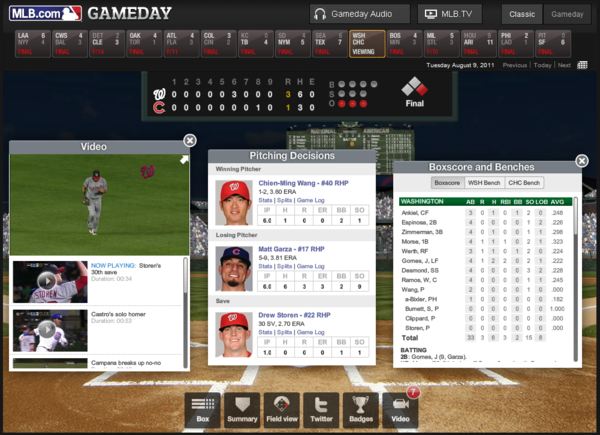Viewport: 600px width, 435px height.
Task: Show the game Summary
Action: pyautogui.click(x=242, y=408)
